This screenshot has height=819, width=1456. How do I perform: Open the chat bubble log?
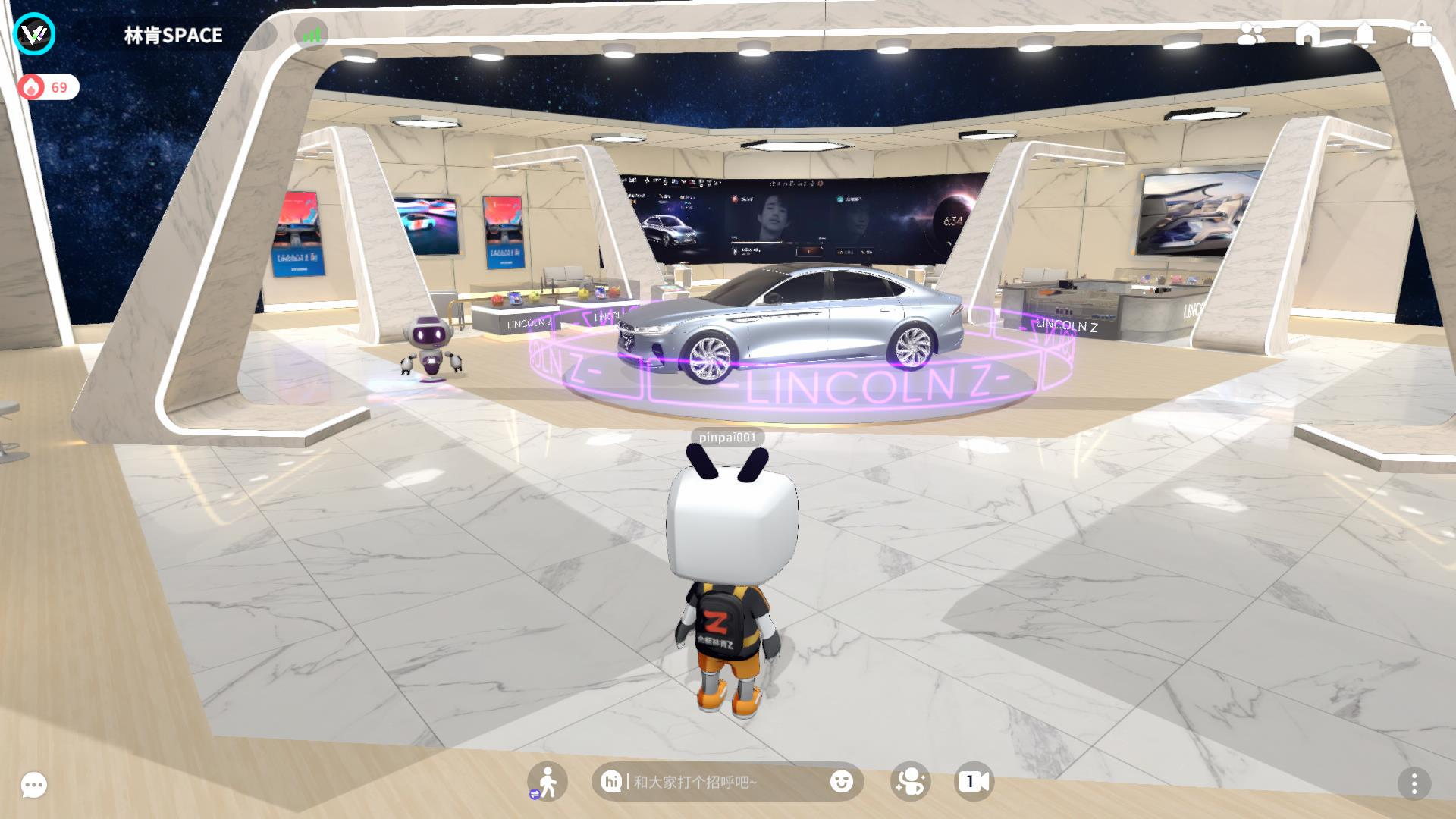tap(34, 785)
